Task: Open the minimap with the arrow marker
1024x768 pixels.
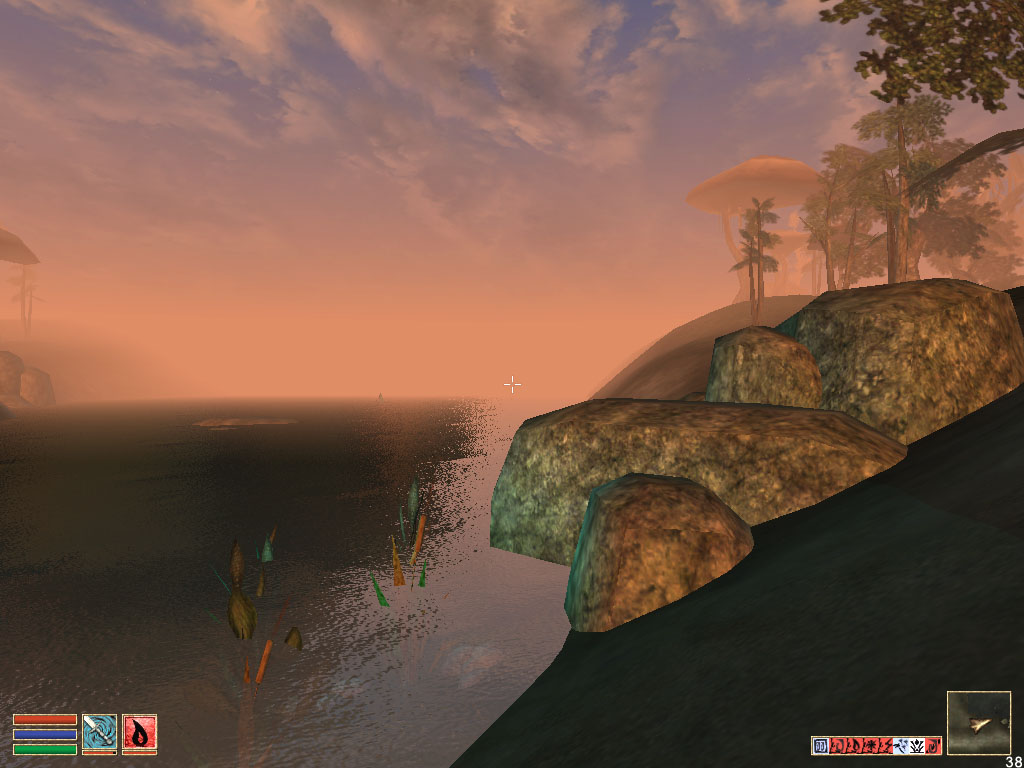Action: 978,722
